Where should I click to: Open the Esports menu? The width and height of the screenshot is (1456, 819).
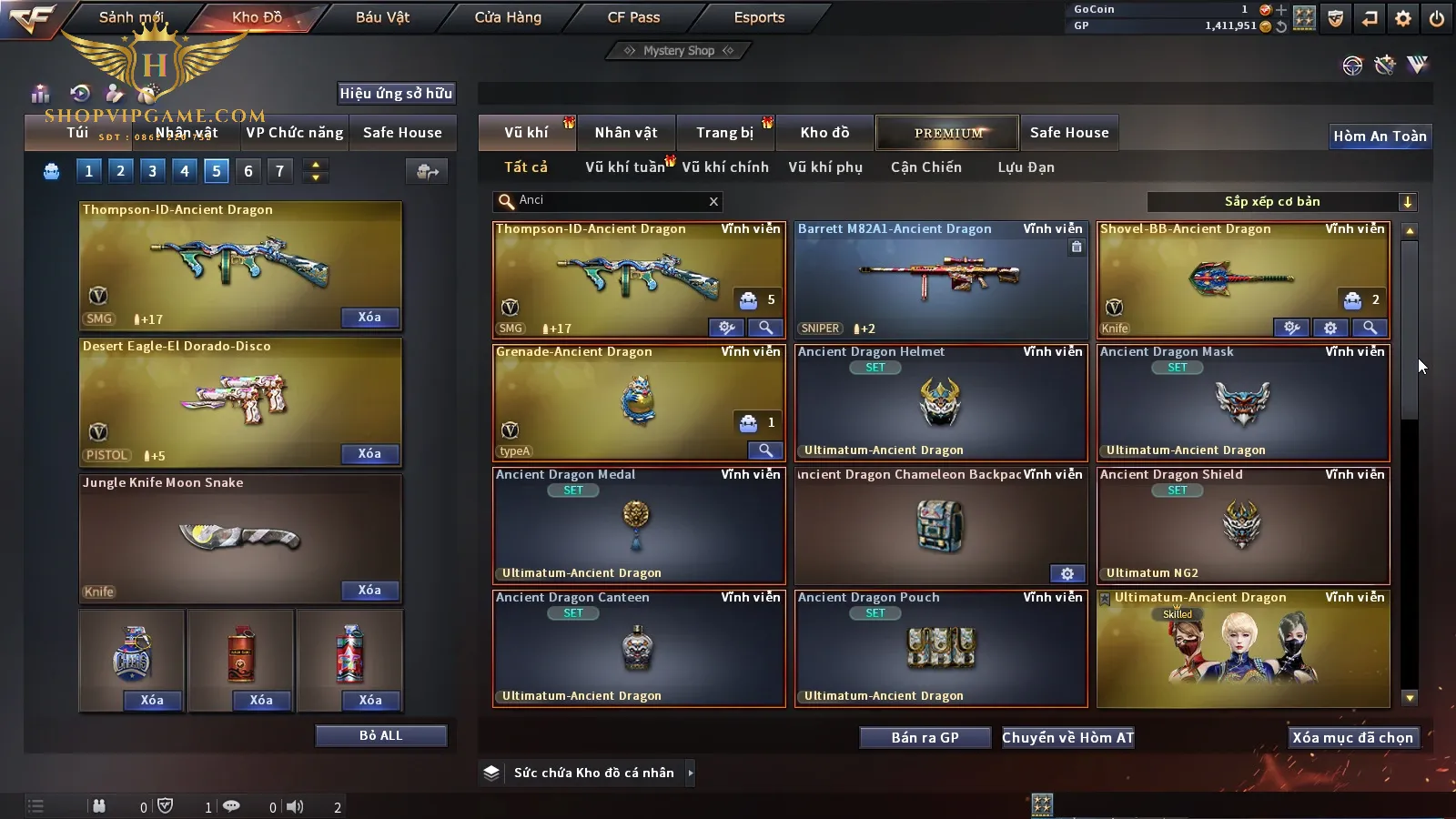759,17
